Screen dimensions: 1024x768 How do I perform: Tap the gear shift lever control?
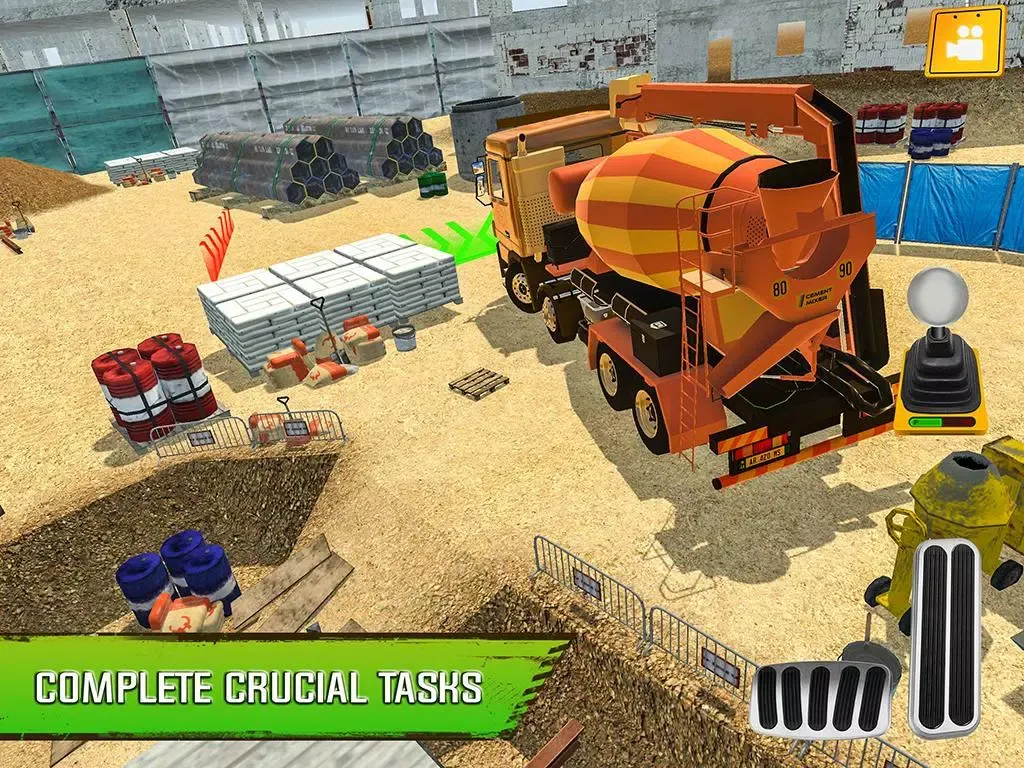(x=940, y=355)
